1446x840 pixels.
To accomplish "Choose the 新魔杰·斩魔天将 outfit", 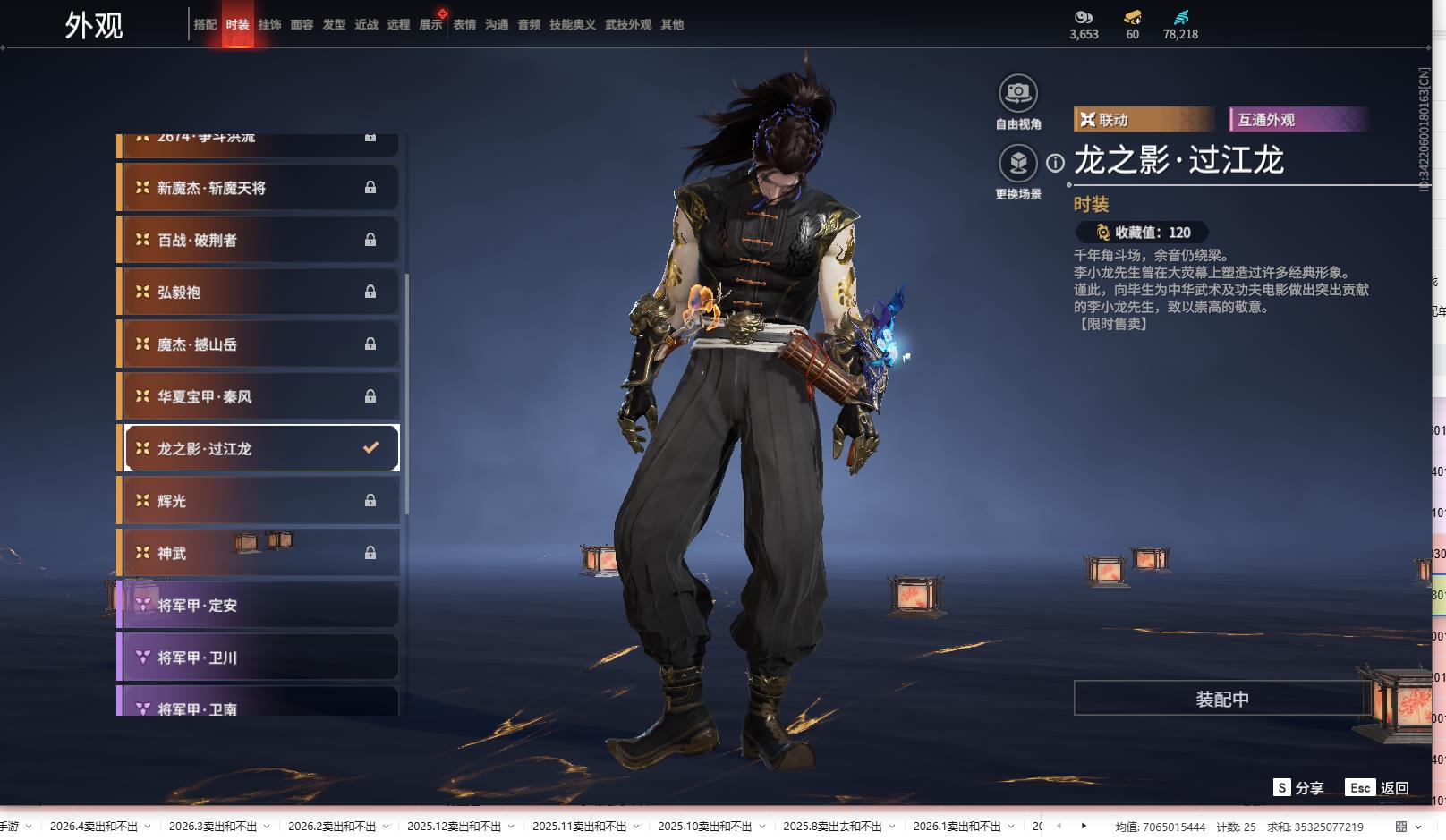I will [x=259, y=188].
